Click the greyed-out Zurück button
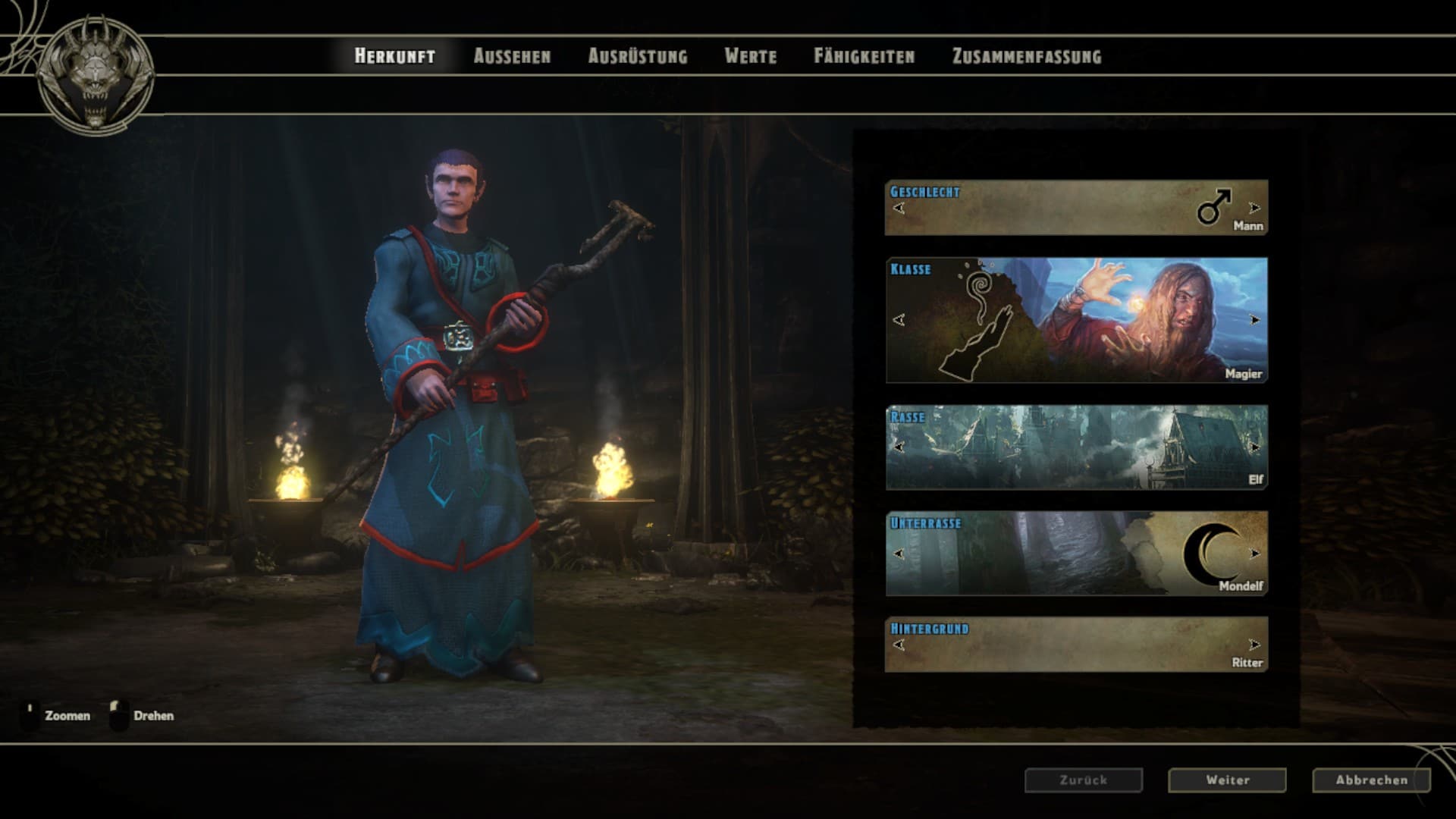This screenshot has height=819, width=1456. [1083, 780]
